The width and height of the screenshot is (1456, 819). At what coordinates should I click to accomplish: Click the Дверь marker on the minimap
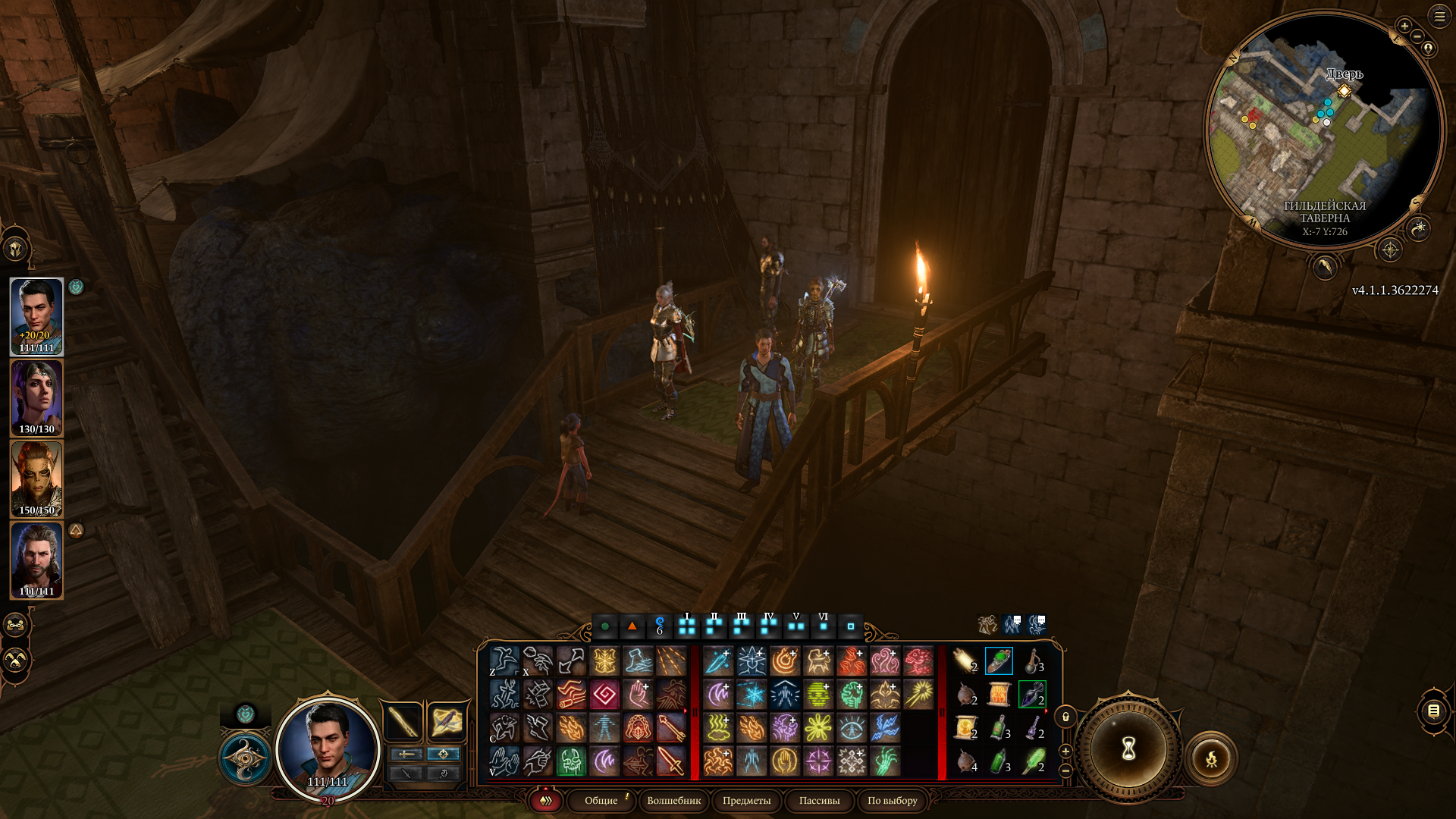pos(1344,91)
